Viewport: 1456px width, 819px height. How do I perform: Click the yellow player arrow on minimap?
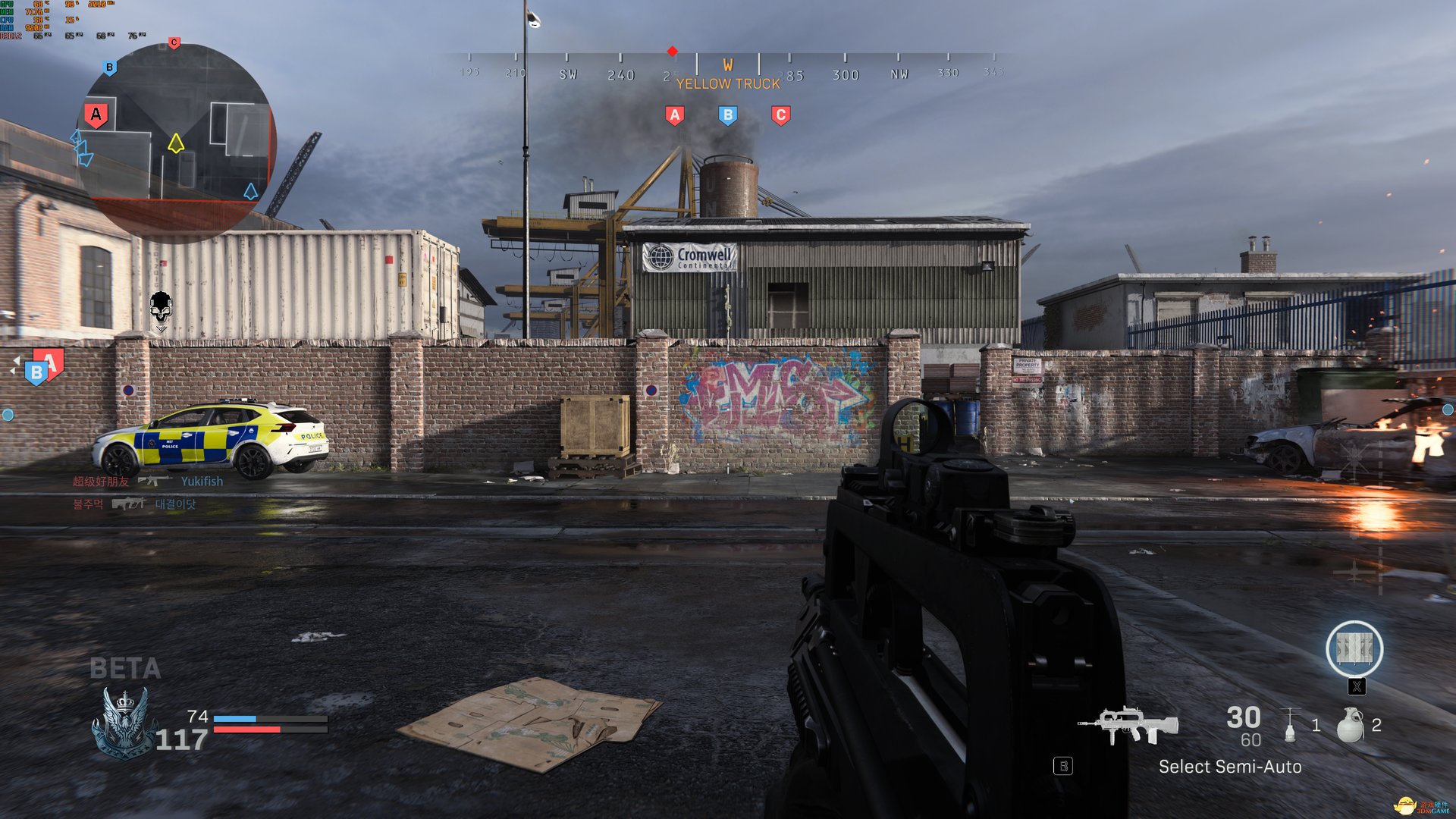[x=176, y=143]
